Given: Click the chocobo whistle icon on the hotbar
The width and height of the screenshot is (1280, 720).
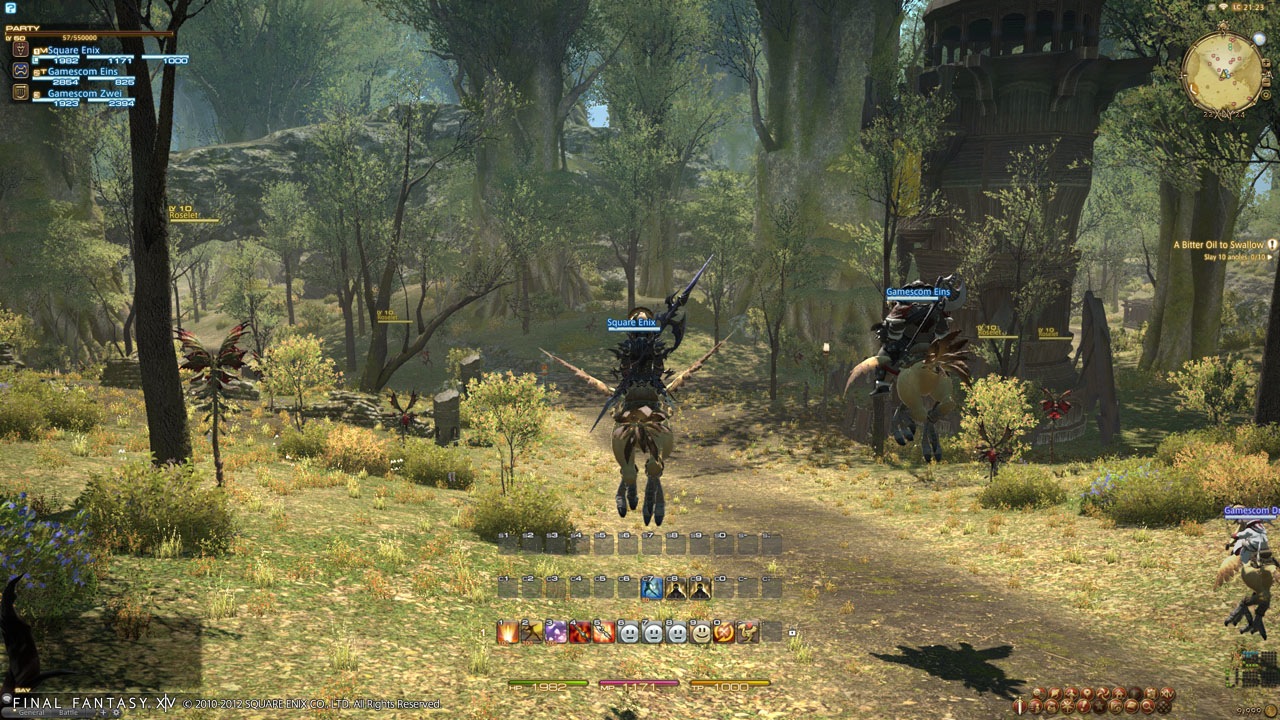Looking at the screenshot, I should (749, 633).
